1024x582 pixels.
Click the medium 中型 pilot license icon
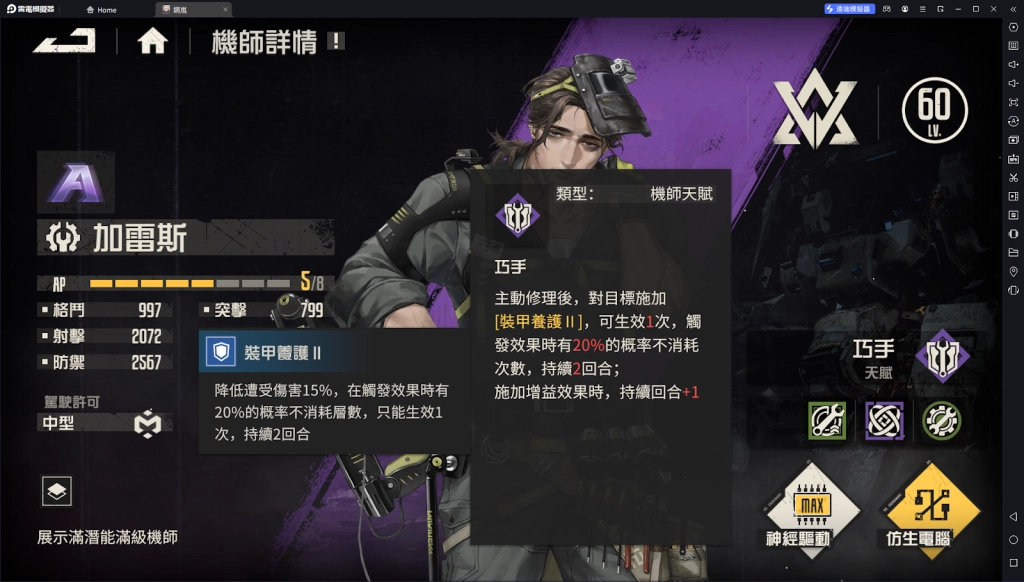pos(148,424)
